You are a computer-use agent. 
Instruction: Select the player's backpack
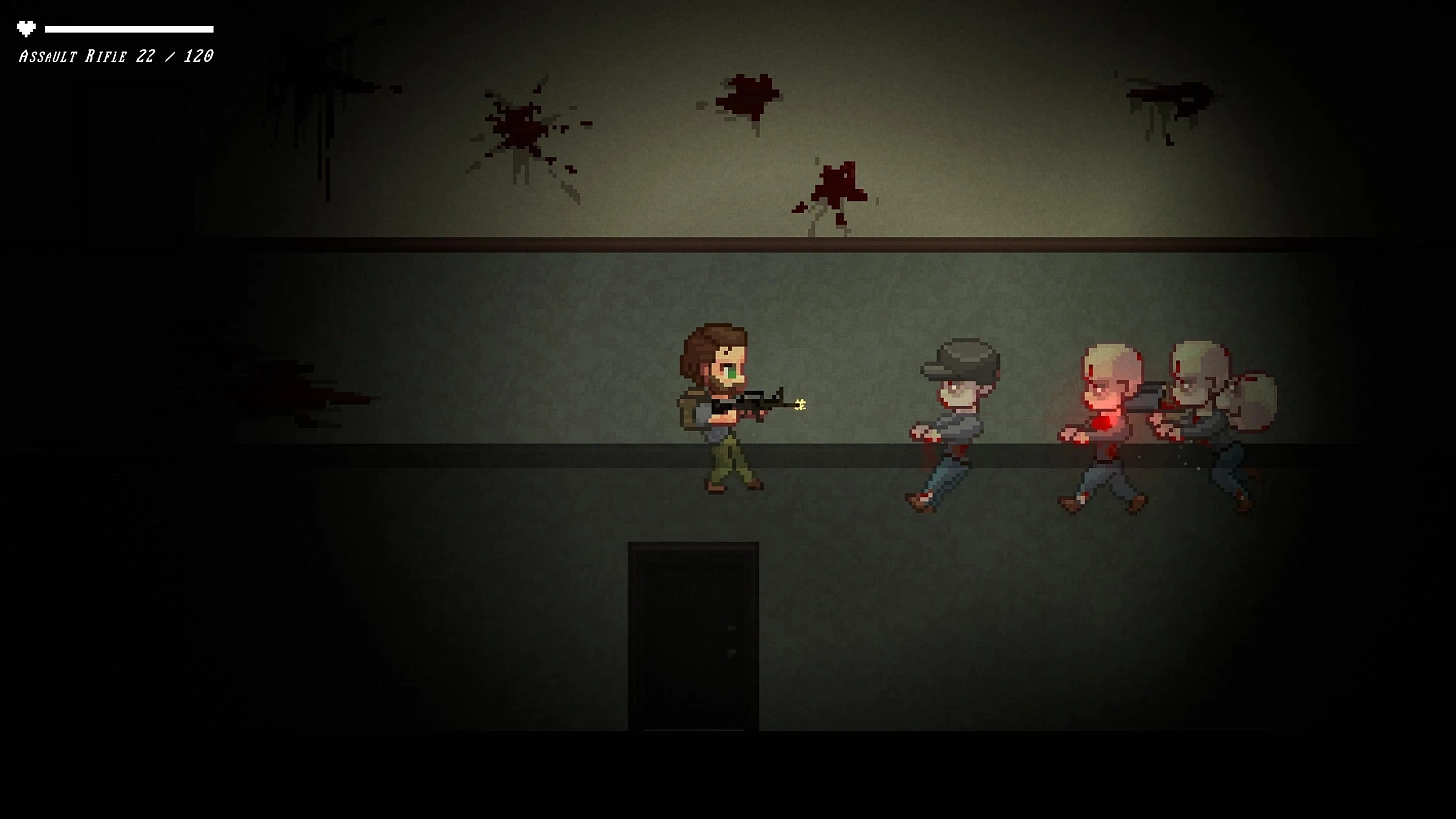[x=689, y=408]
